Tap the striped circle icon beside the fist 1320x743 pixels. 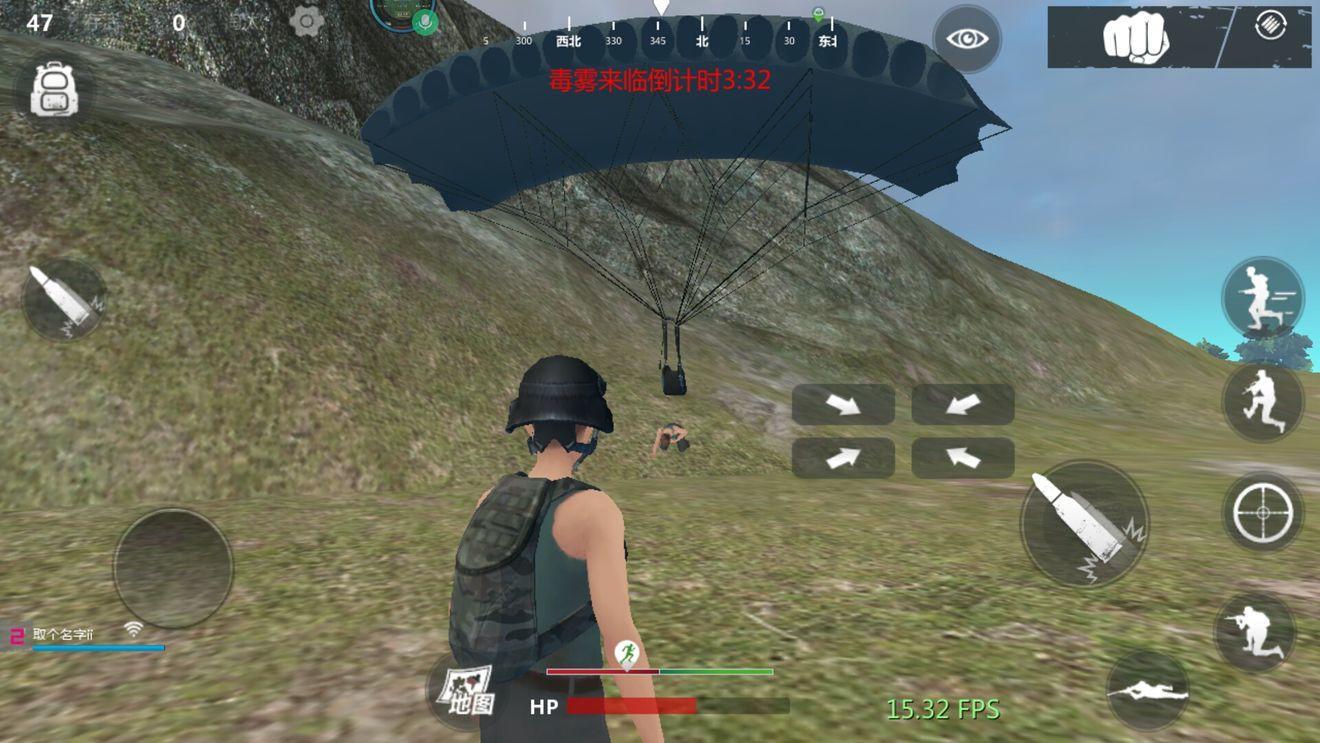pyautogui.click(x=1270, y=27)
